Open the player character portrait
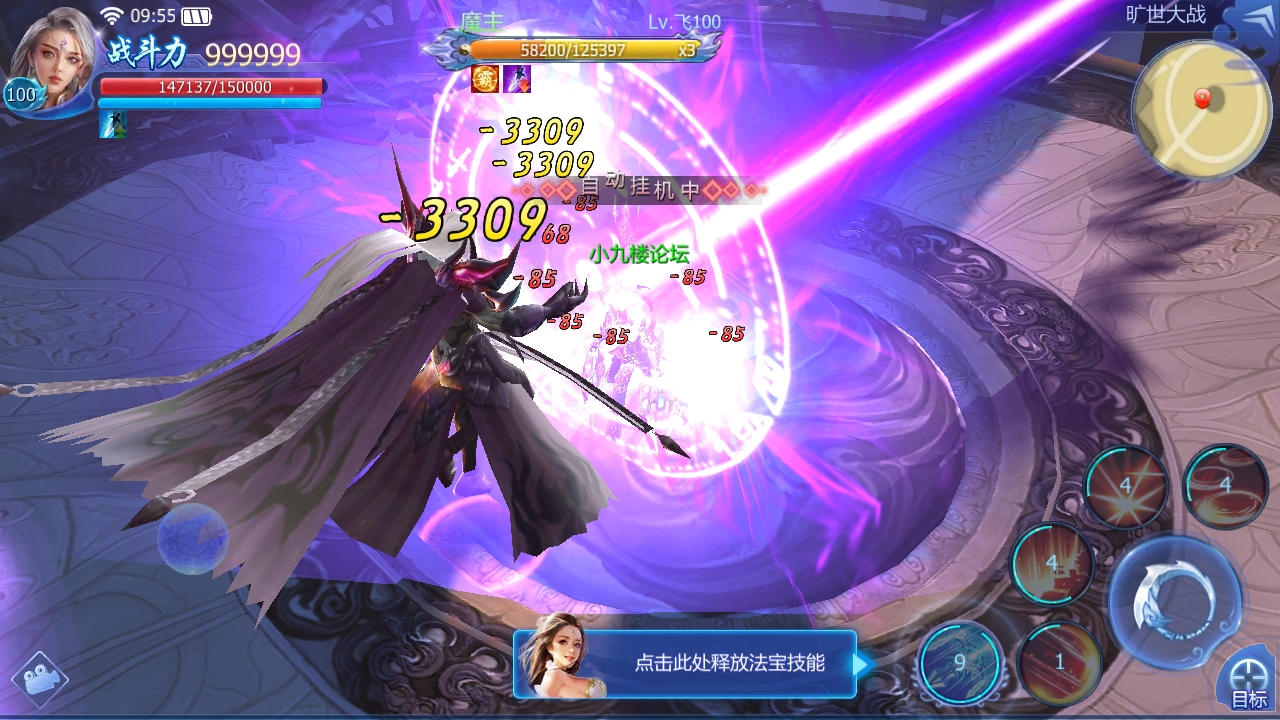The image size is (1280, 720). point(50,60)
